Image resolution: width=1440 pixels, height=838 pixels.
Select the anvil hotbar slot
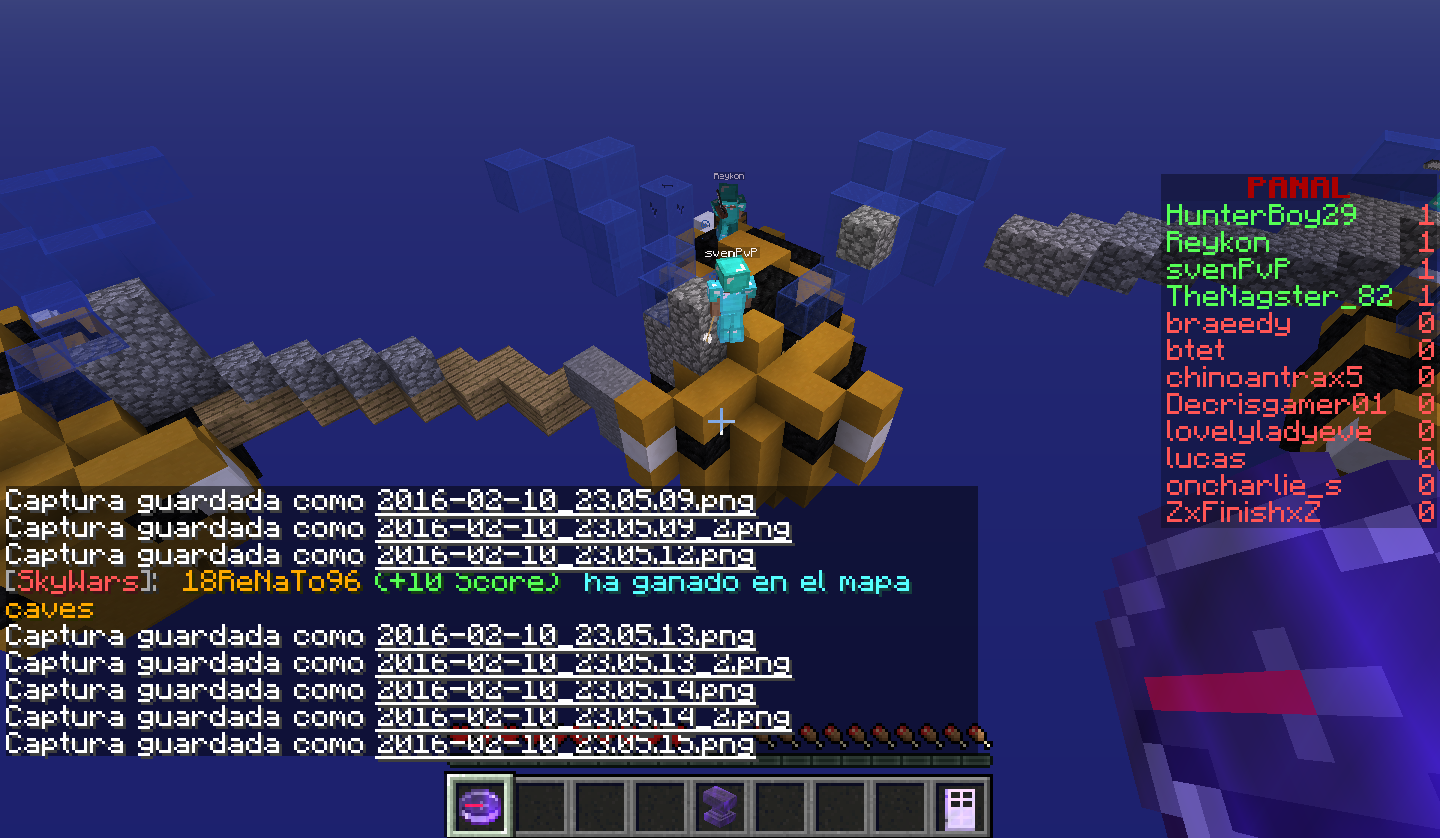coord(720,805)
